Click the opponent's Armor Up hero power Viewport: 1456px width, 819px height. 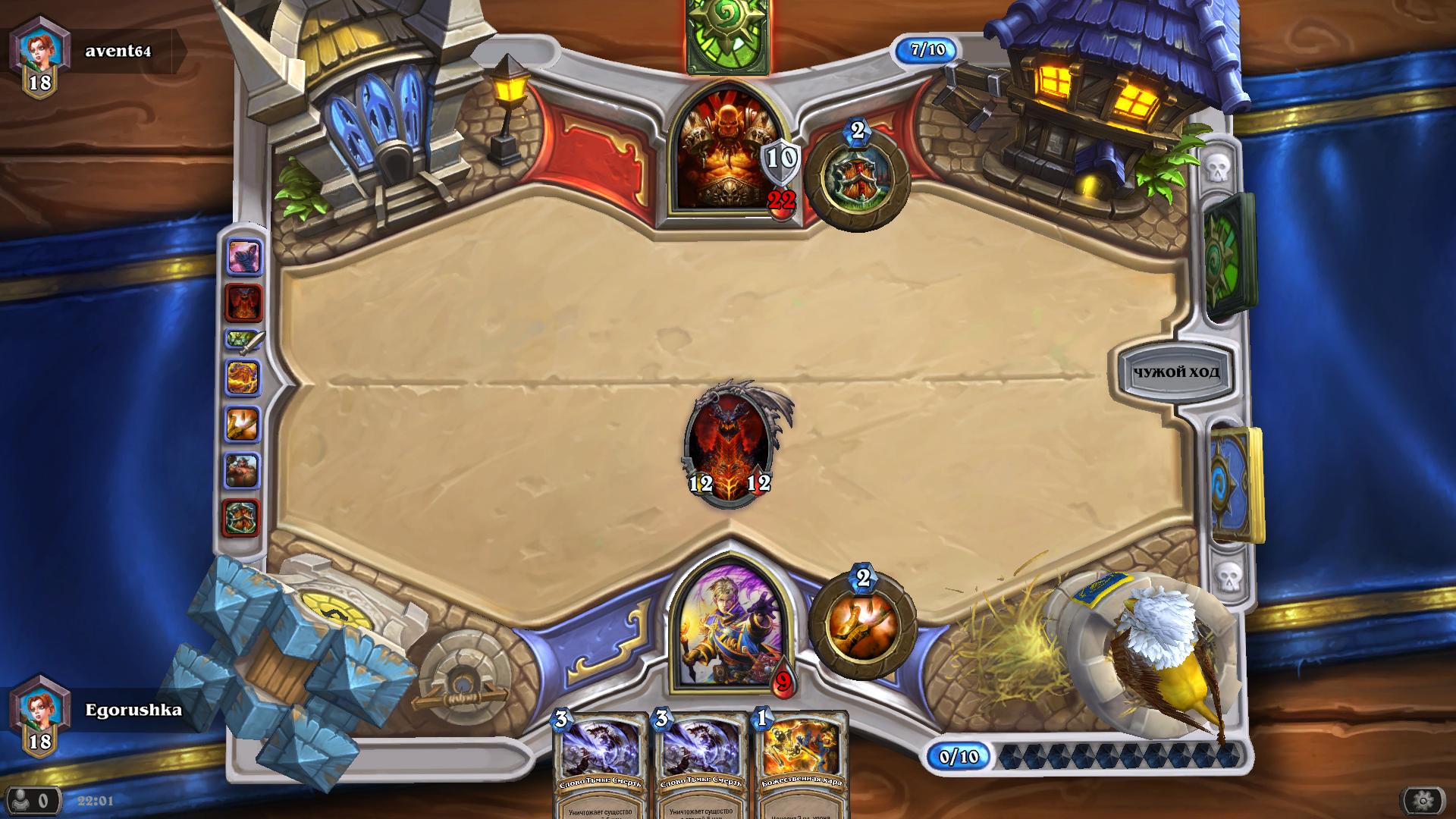[x=857, y=177]
